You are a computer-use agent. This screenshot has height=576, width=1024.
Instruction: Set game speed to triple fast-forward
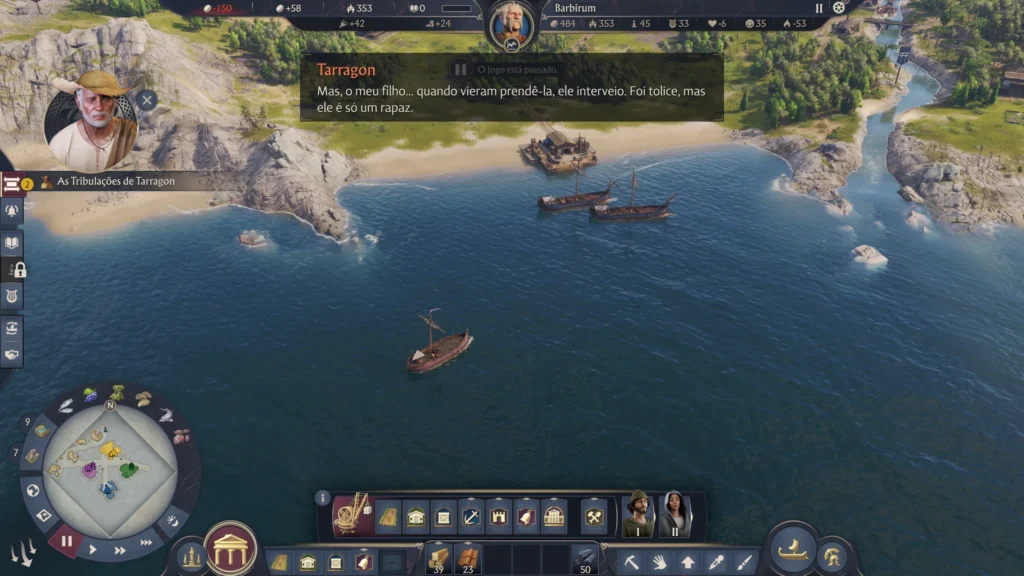(x=147, y=543)
